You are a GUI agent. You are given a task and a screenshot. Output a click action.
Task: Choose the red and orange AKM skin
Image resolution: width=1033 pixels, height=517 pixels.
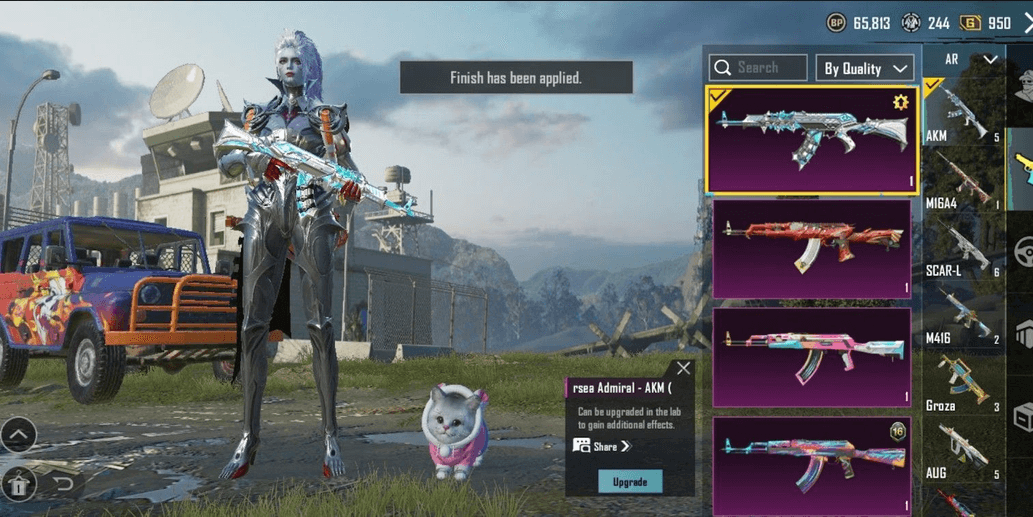[810, 248]
